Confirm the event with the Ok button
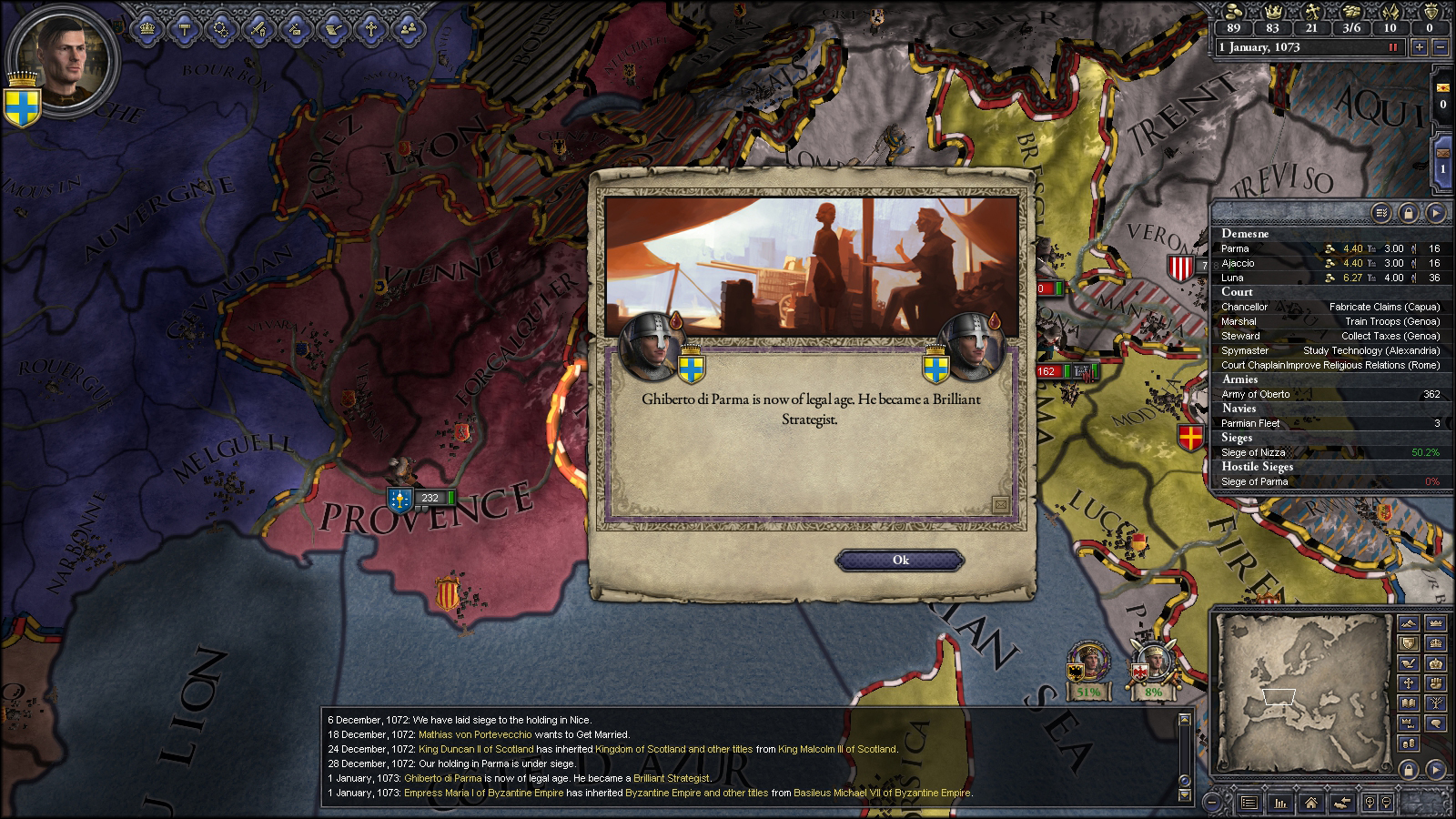 pos(899,560)
